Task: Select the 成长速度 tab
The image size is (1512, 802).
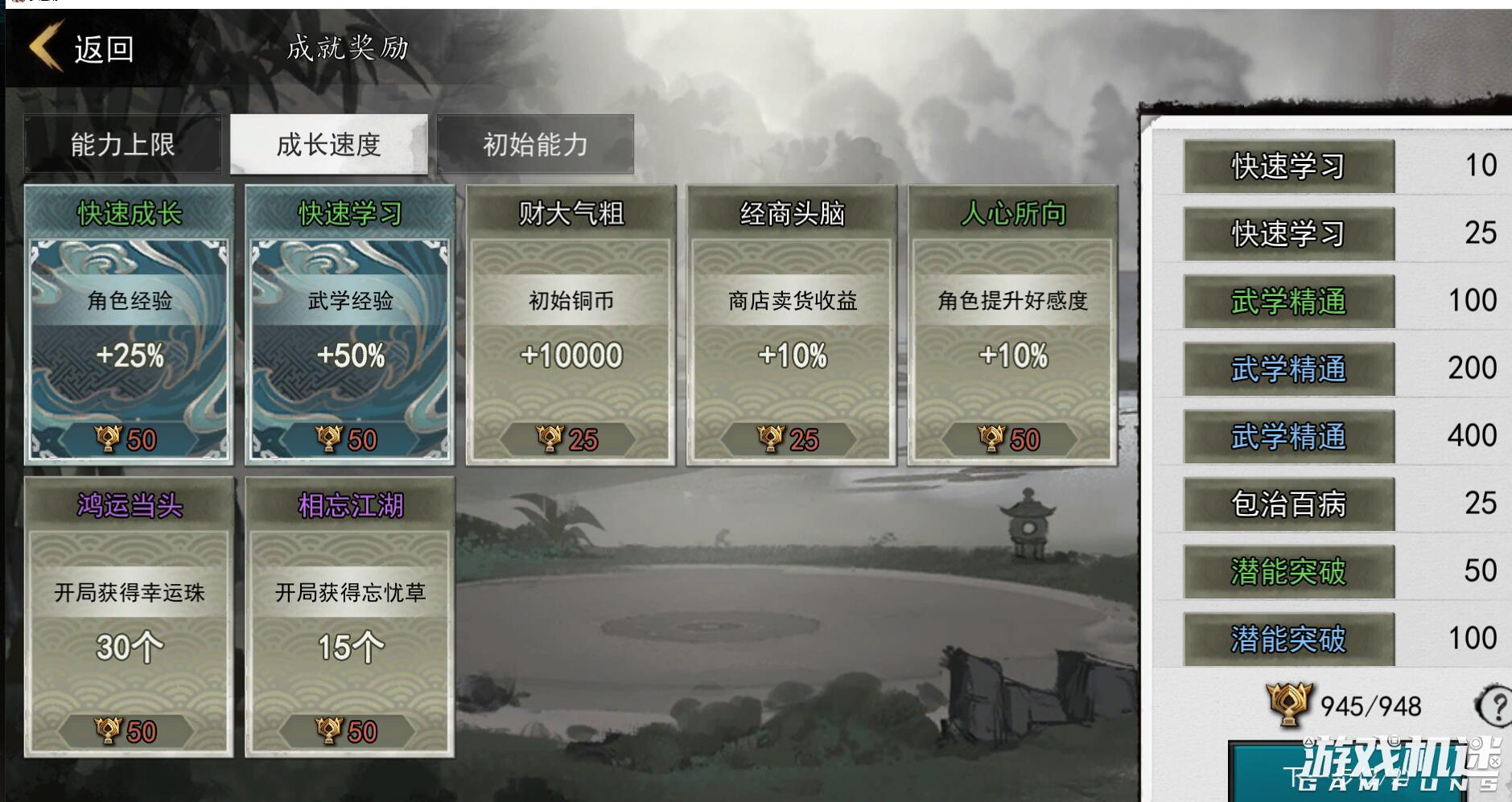Action: click(330, 144)
